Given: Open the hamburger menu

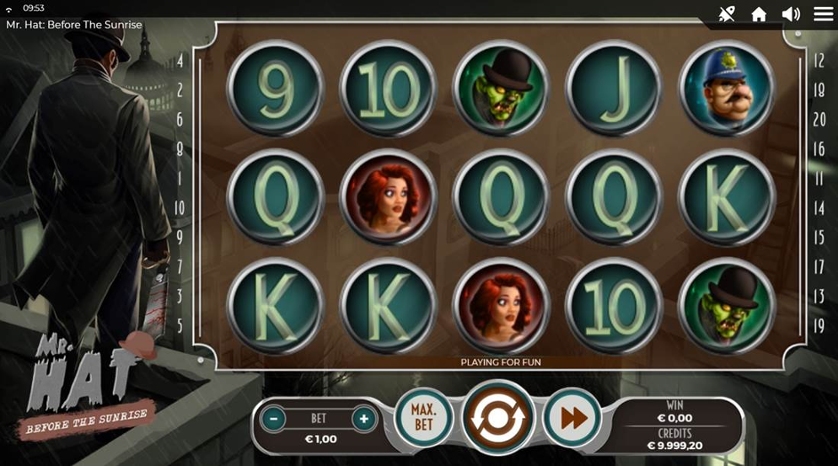Looking at the screenshot, I should coord(823,14).
